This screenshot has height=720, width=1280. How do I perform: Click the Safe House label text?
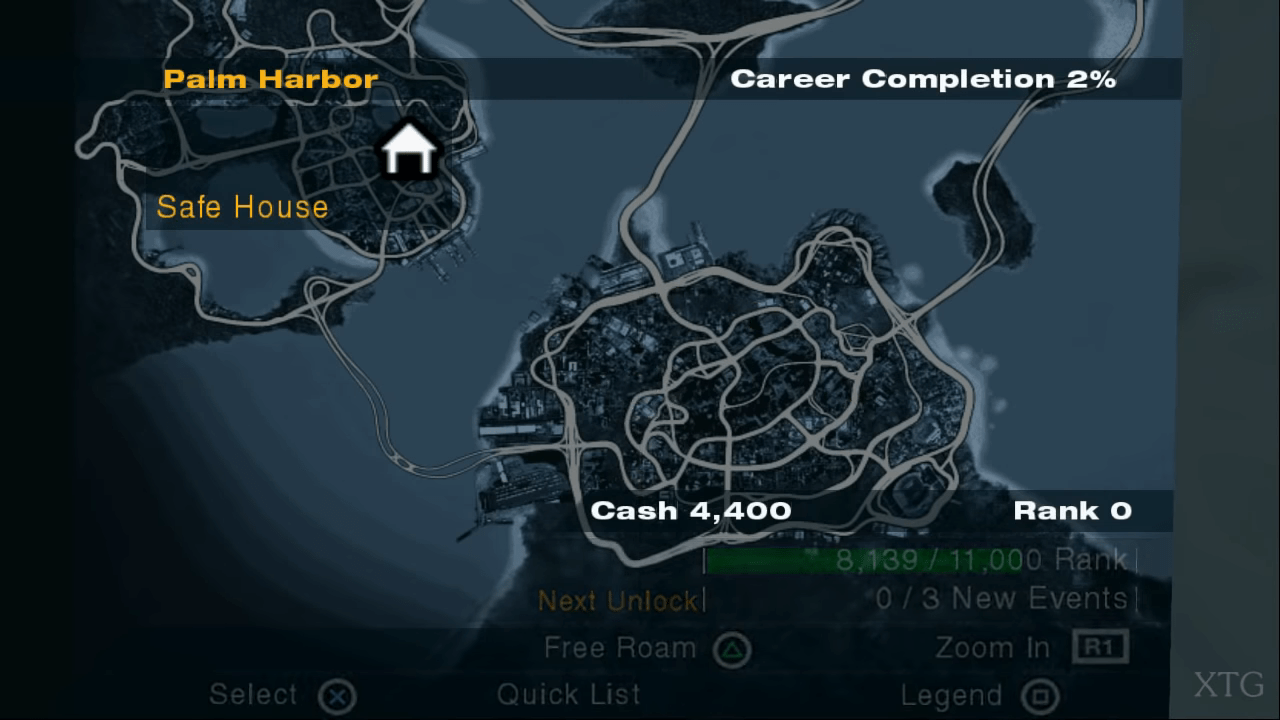[242, 207]
